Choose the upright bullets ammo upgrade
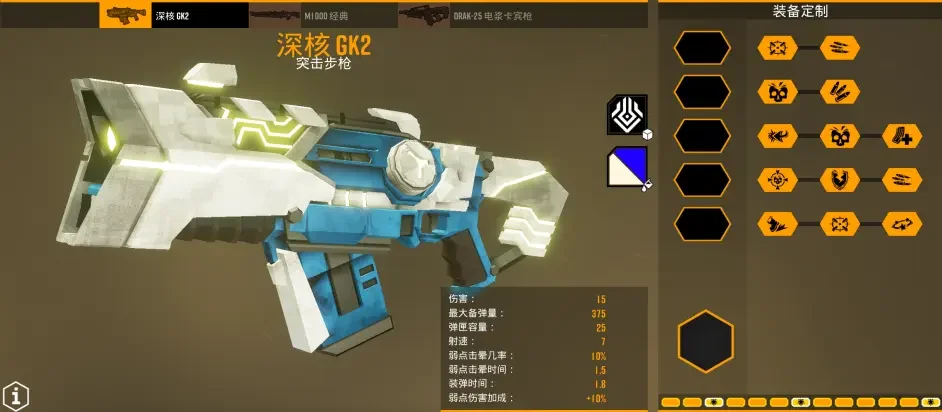The image size is (942, 412). pyautogui.click(x=839, y=91)
